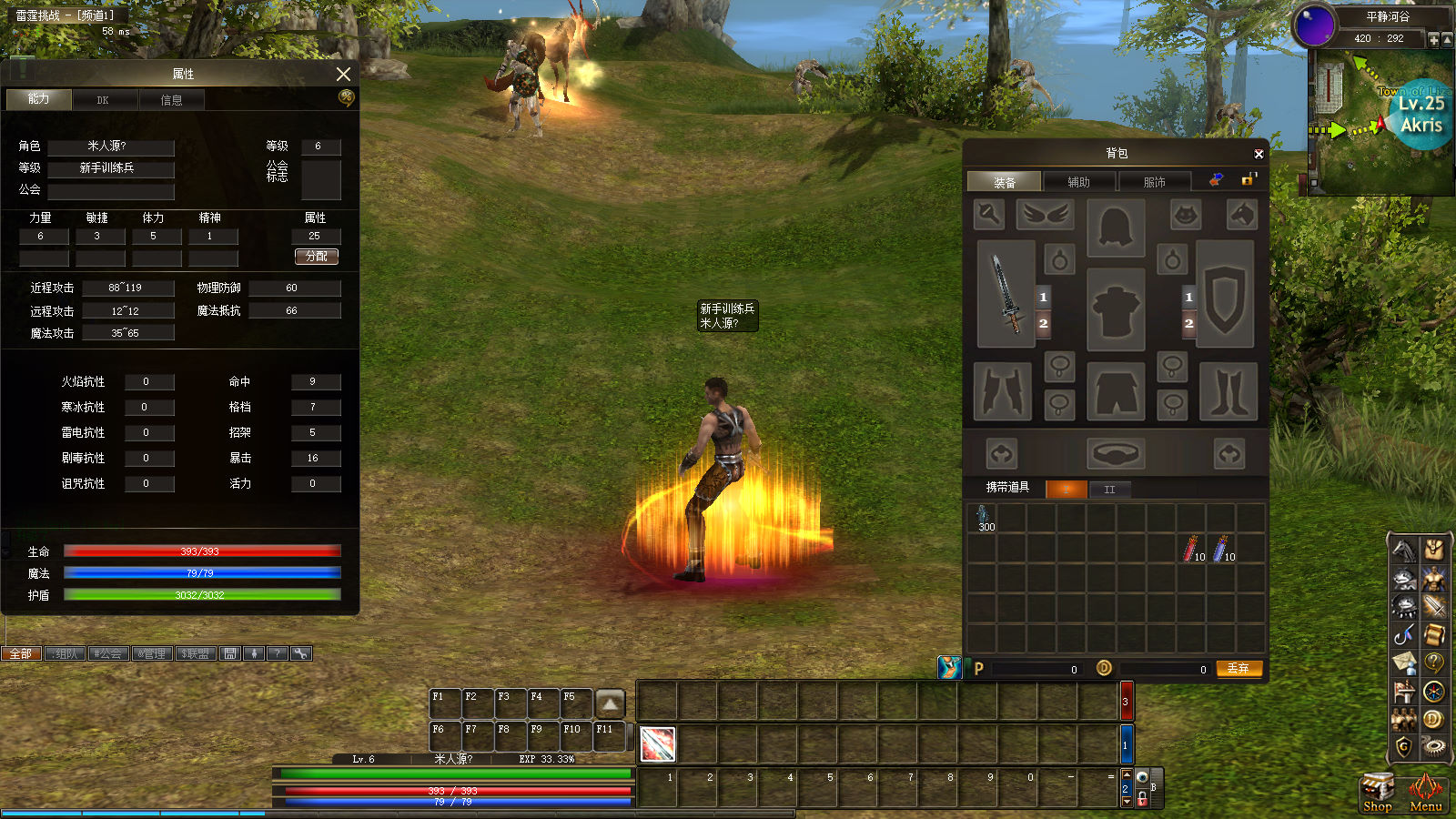
Task: Close the 属性 character attributes window
Action: (x=343, y=74)
